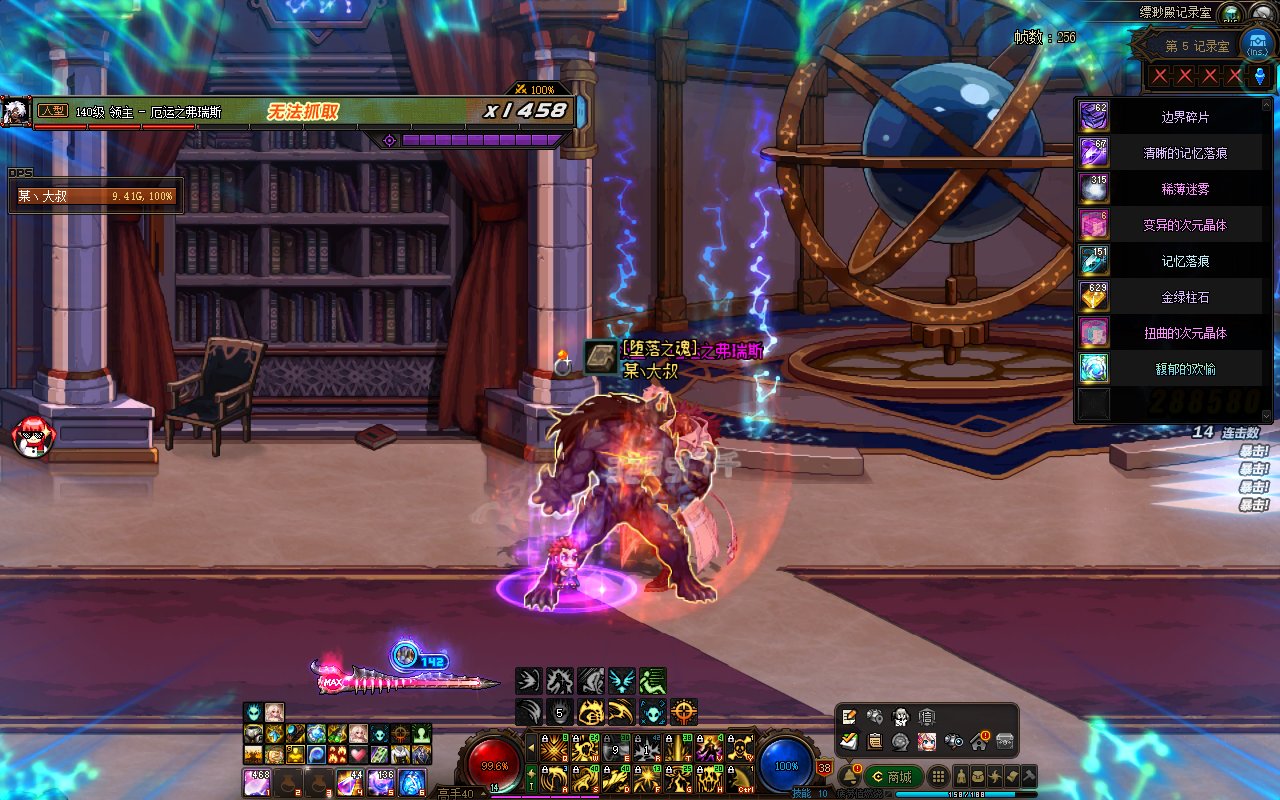
Task: Use the blue orb item in slot 6
Action: click(412, 782)
